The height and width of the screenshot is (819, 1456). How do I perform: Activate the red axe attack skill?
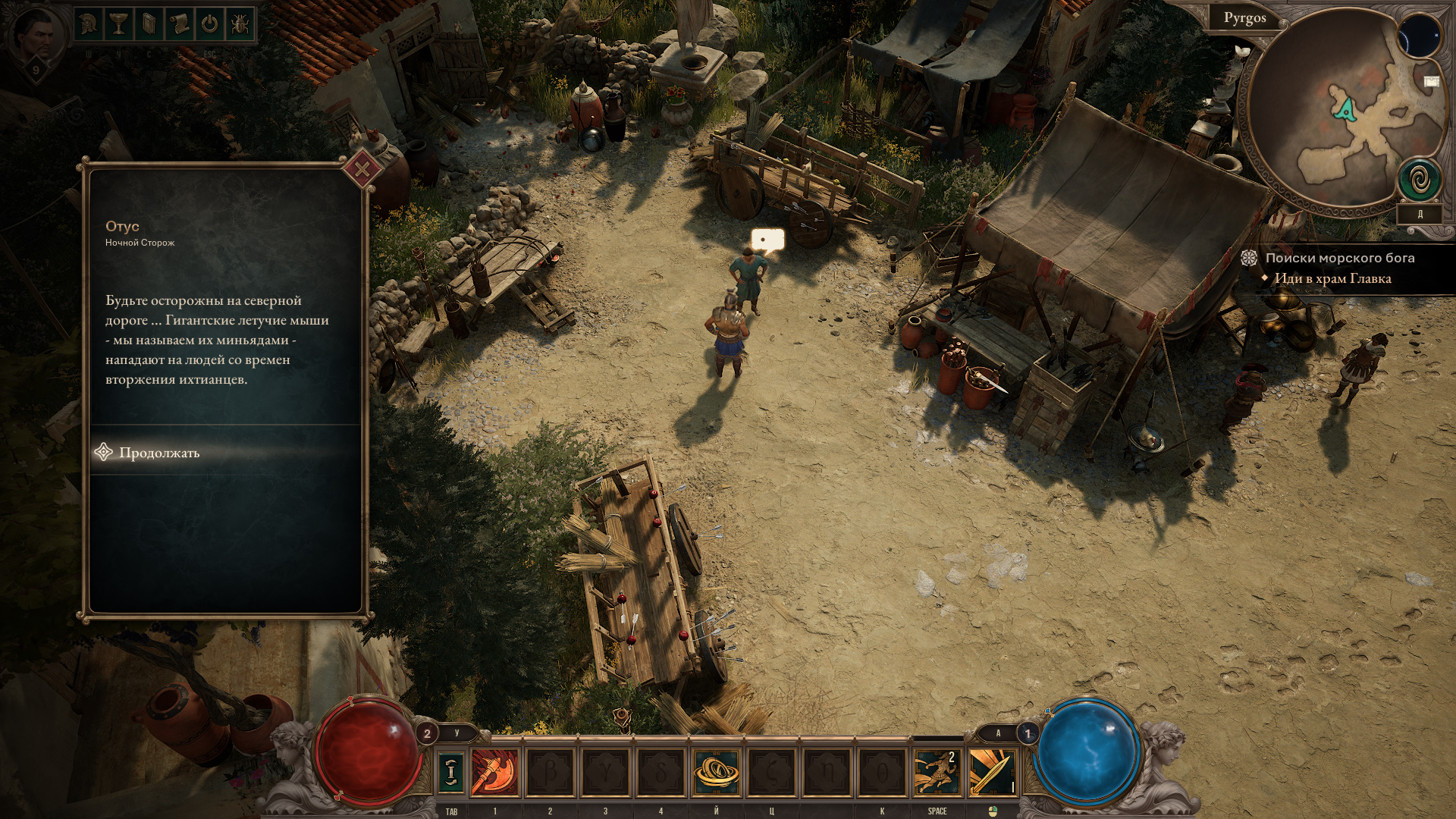click(495, 772)
